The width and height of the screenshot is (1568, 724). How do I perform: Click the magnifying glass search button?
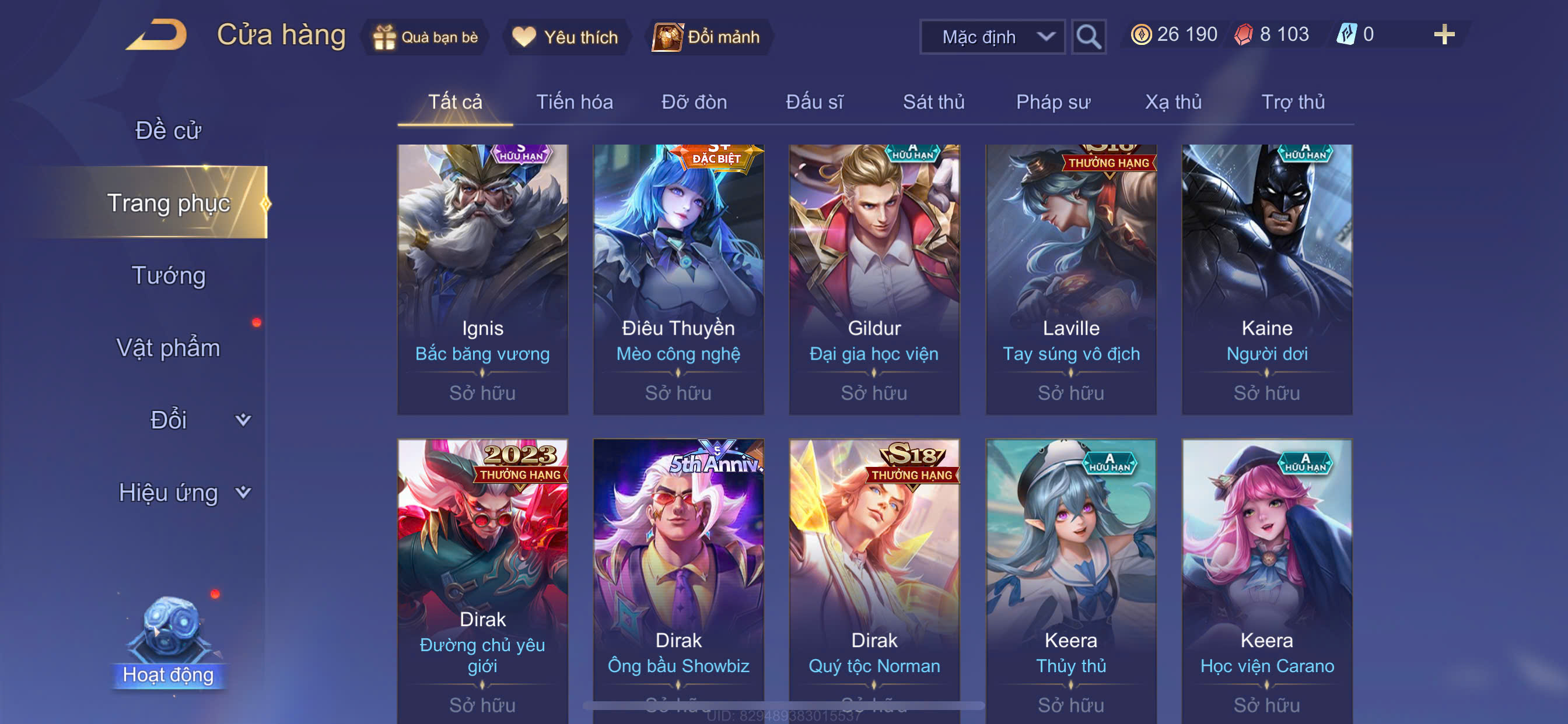pos(1088,37)
